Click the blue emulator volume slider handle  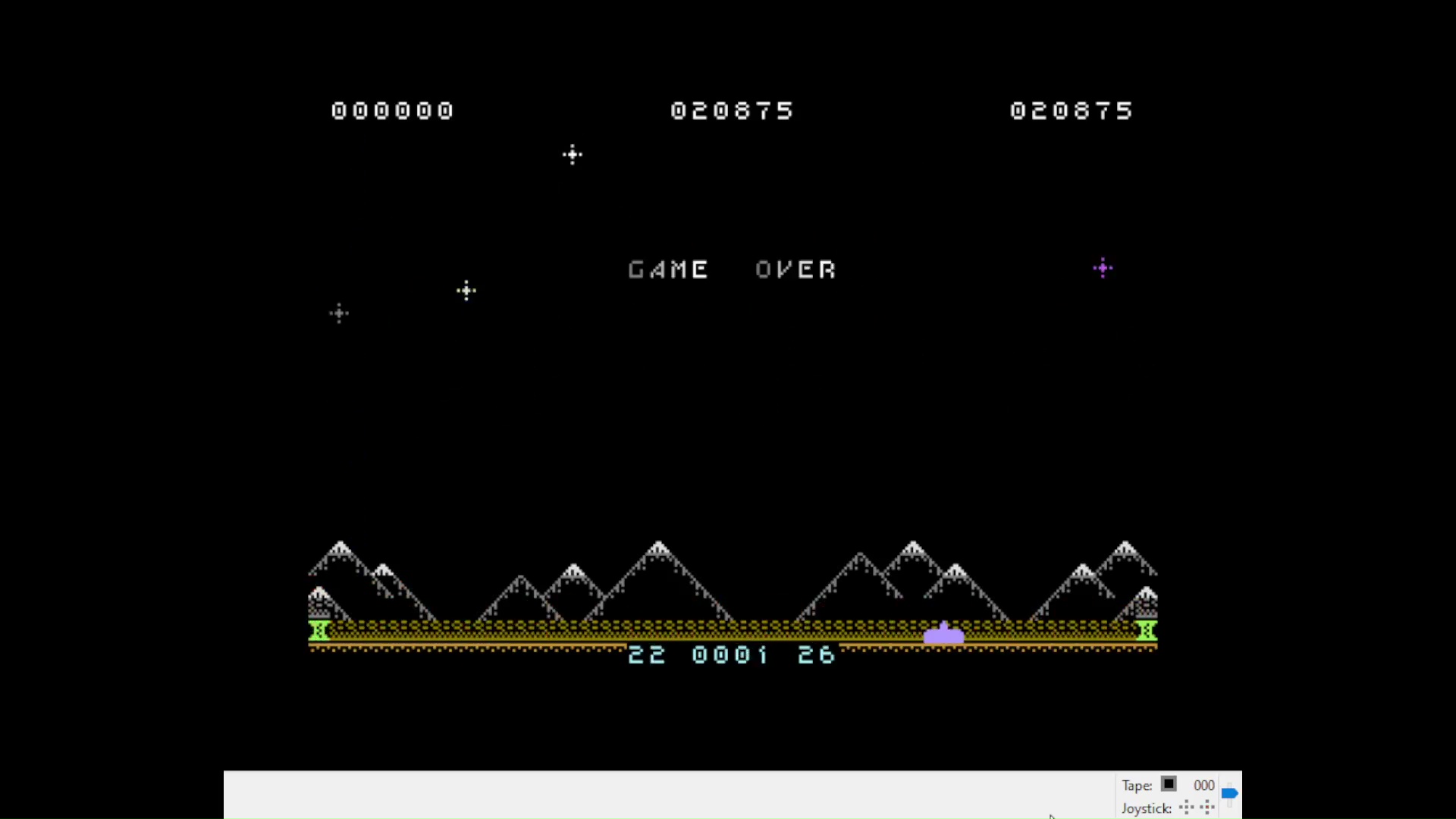click(1229, 793)
